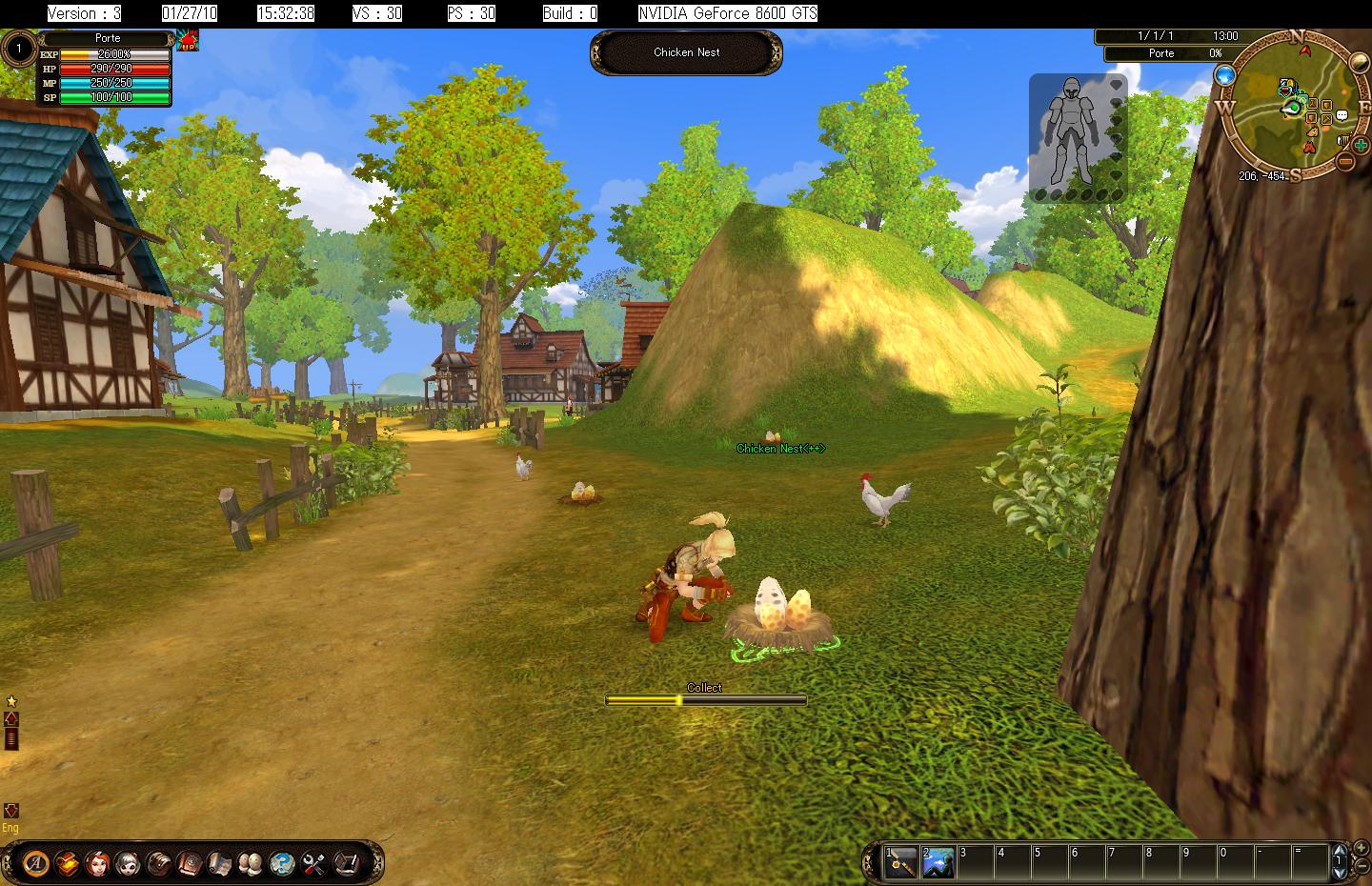Open the map scroll icon
Viewport: 1372px width, 886px height.
coord(220,863)
